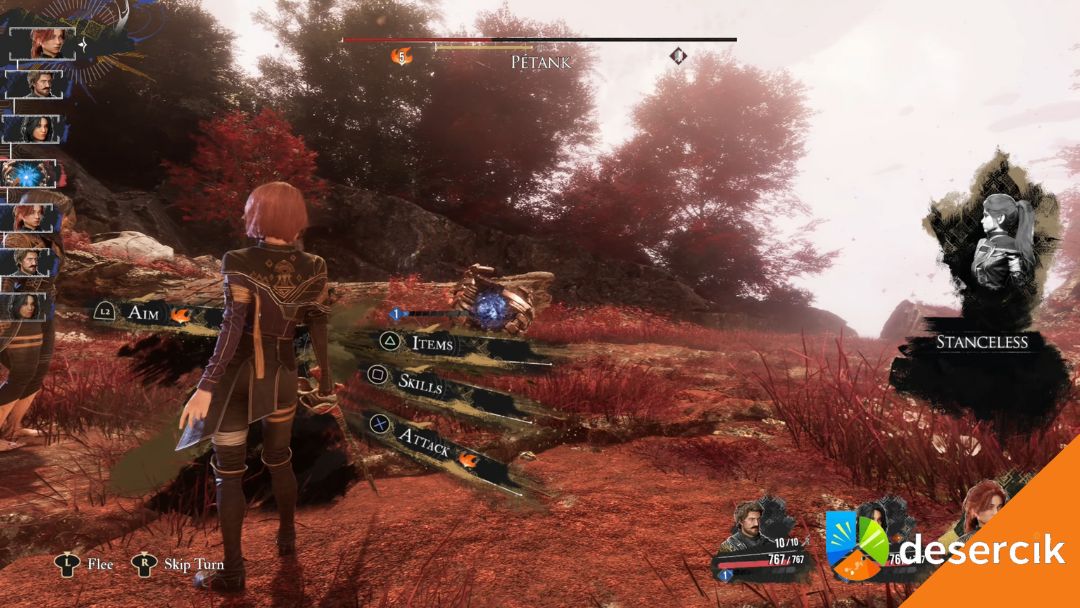Open the Skills menu
The width and height of the screenshot is (1080, 608).
tap(420, 381)
